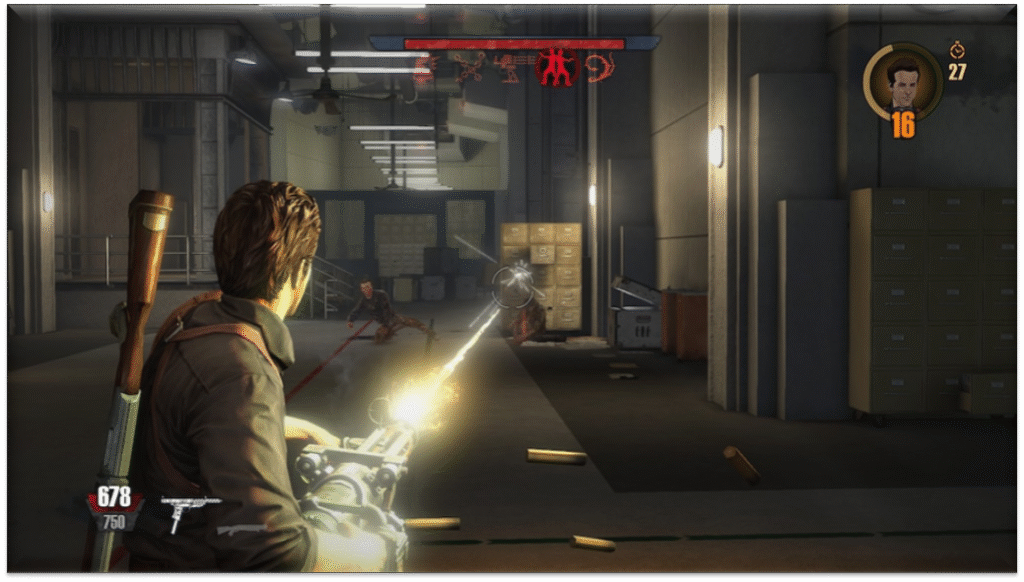Image resolution: width=1024 pixels, height=582 pixels.
Task: Select the highlighted two-figures icon in red circle
Action: pyautogui.click(x=557, y=66)
